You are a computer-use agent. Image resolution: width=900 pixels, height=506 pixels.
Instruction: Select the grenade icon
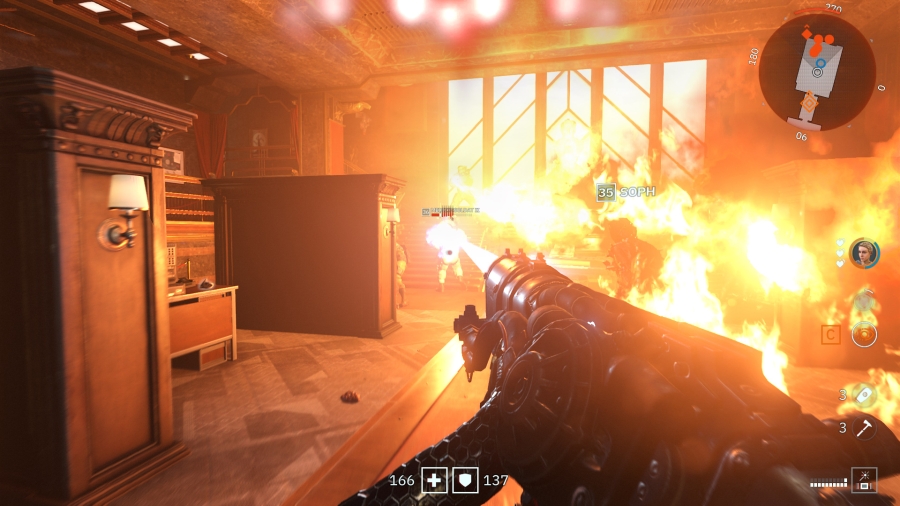(863, 393)
